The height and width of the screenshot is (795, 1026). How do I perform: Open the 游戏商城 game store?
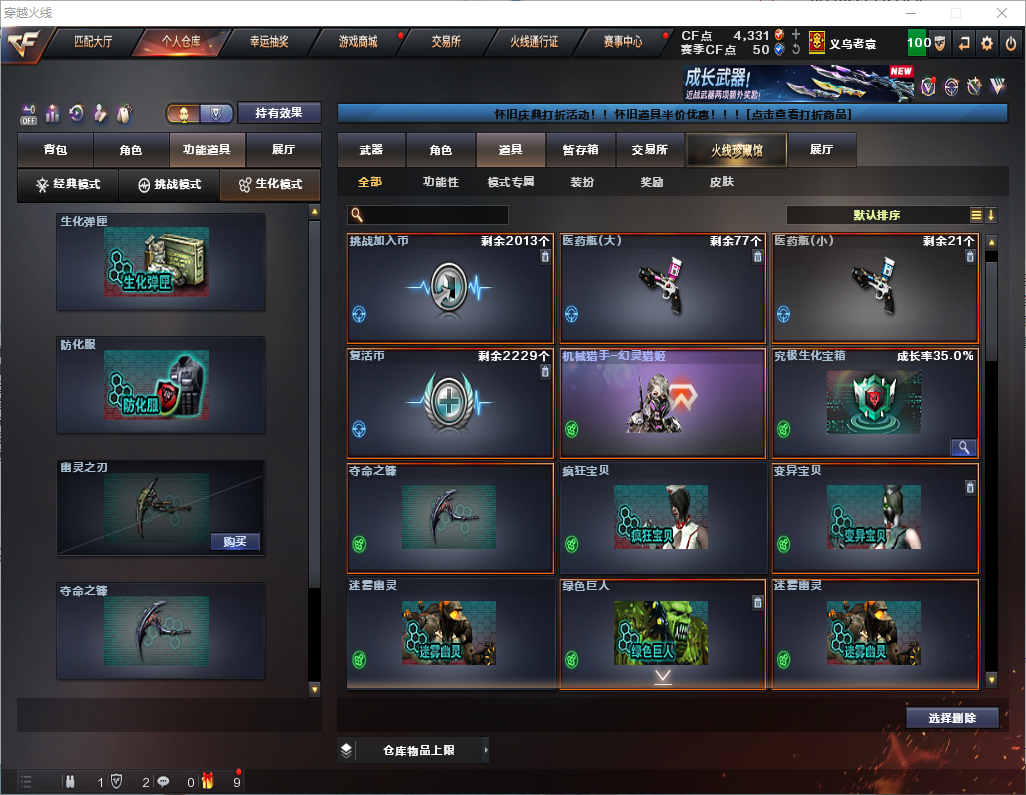(x=358, y=42)
